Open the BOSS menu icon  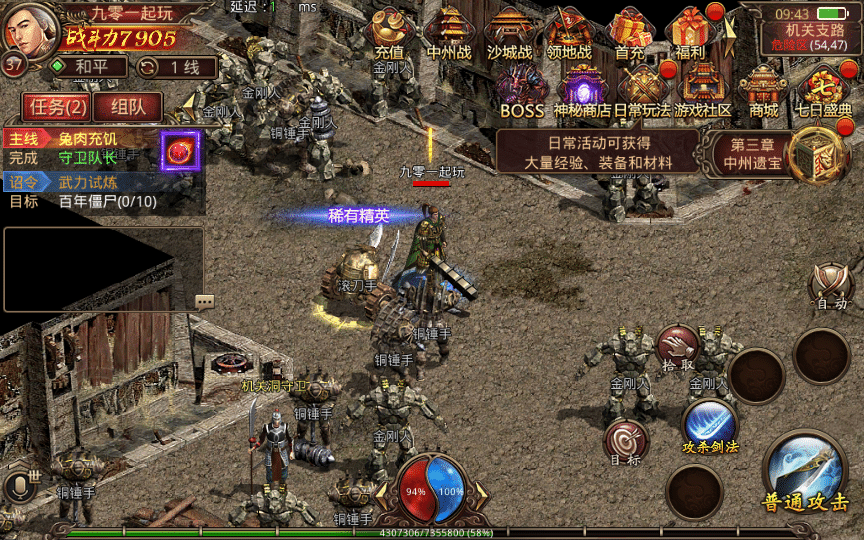522,91
